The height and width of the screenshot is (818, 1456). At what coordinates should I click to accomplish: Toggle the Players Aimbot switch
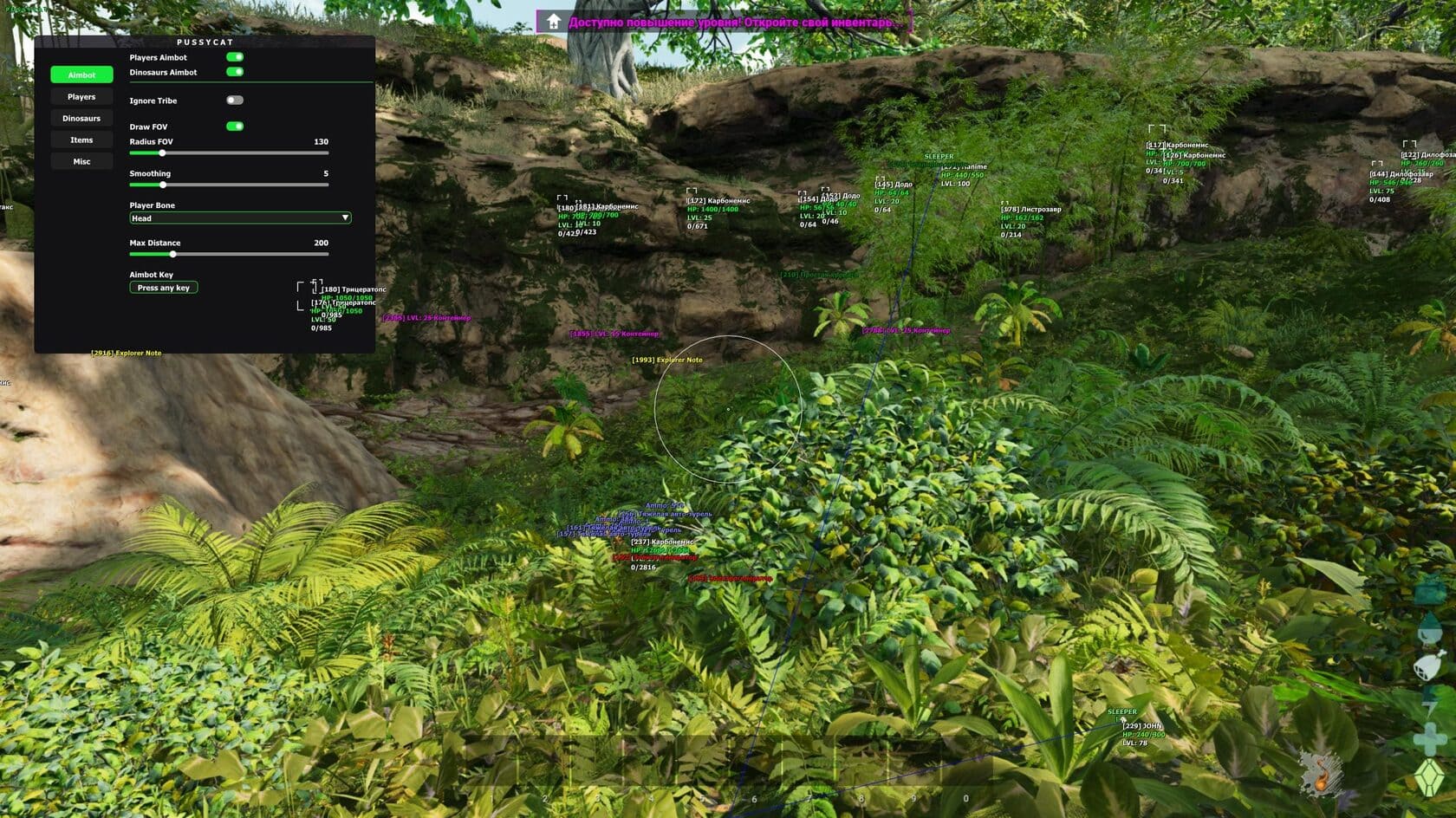(x=235, y=57)
